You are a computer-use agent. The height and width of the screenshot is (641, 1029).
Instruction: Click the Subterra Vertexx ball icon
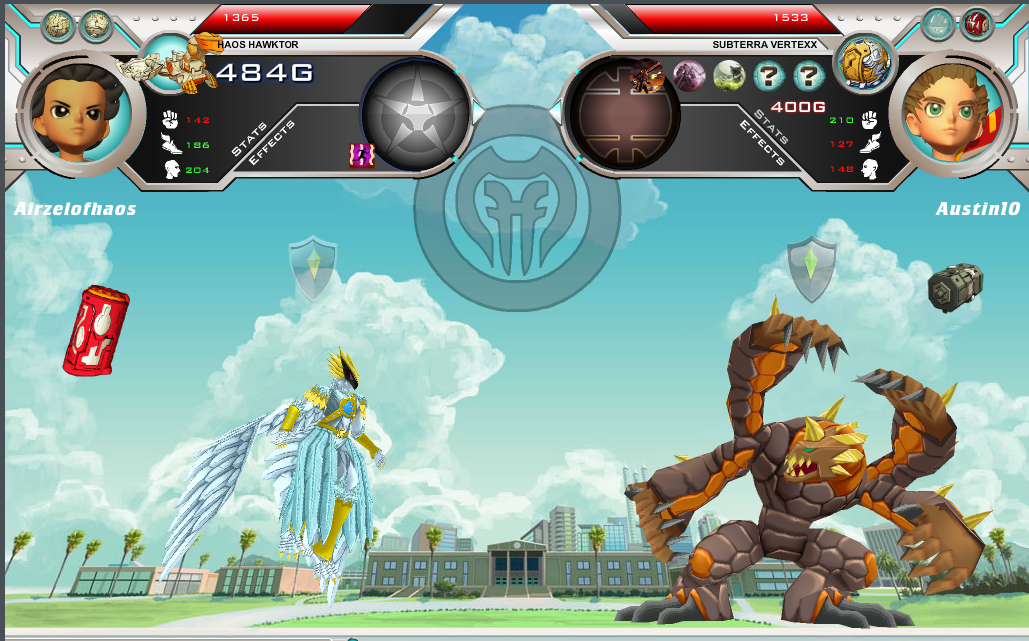coord(863,61)
